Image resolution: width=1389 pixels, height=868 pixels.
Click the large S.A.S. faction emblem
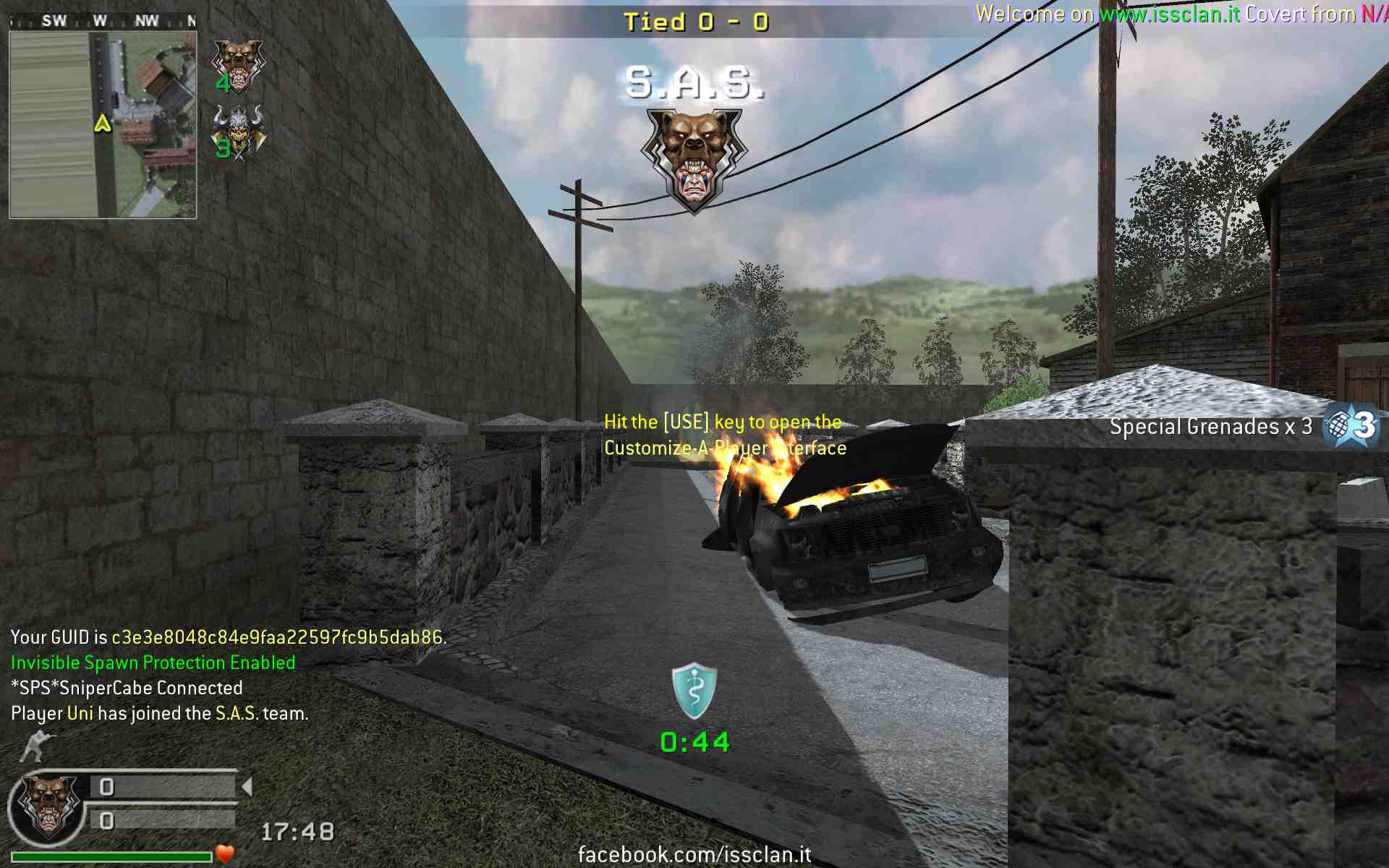click(694, 161)
